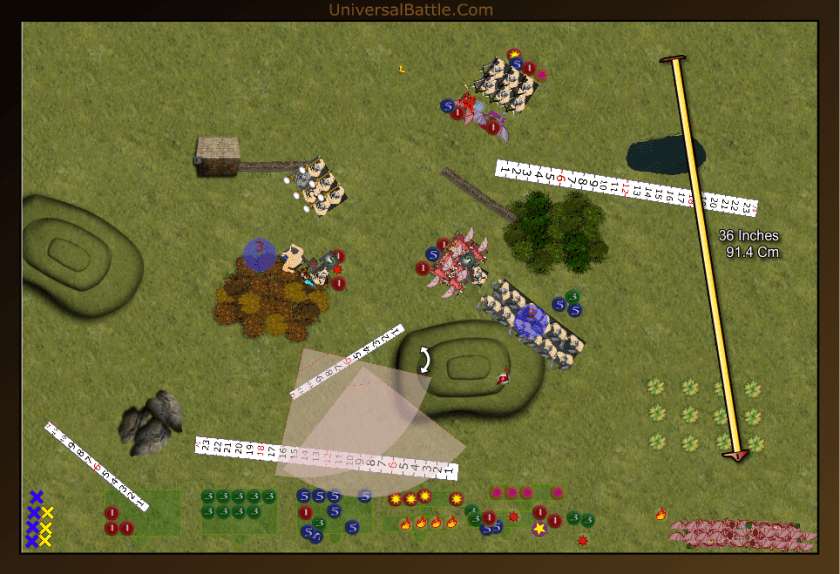This screenshot has height=574, width=840.
Task: Select the 36 Inches measurement label
Action: coord(748,244)
